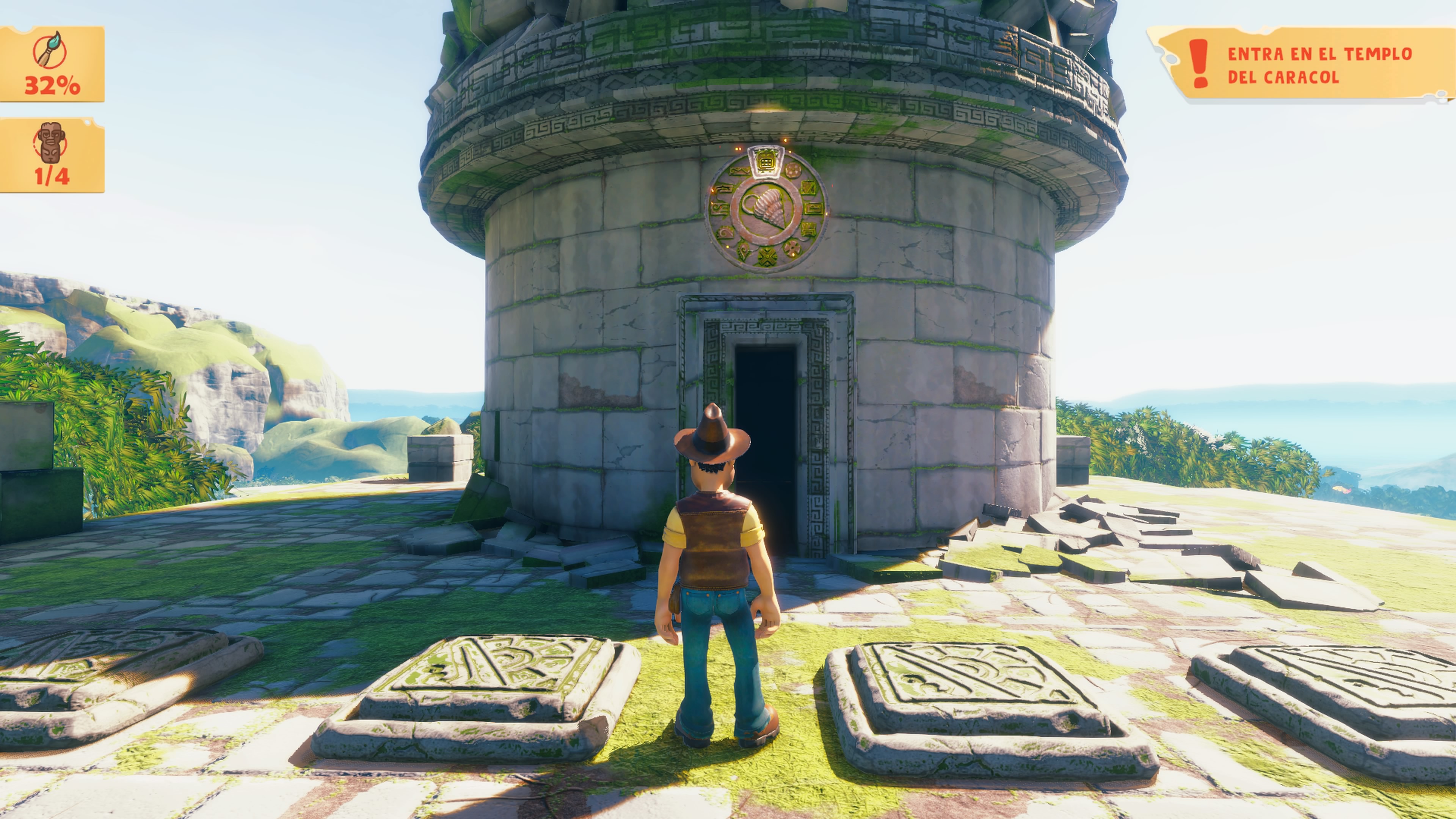Click the paintbrush completion icon
The width and height of the screenshot is (1456, 819).
pyautogui.click(x=50, y=51)
